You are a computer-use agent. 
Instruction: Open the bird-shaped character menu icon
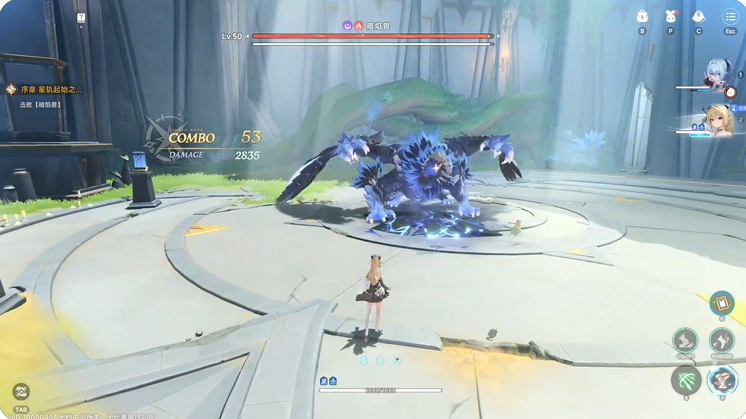(698, 16)
